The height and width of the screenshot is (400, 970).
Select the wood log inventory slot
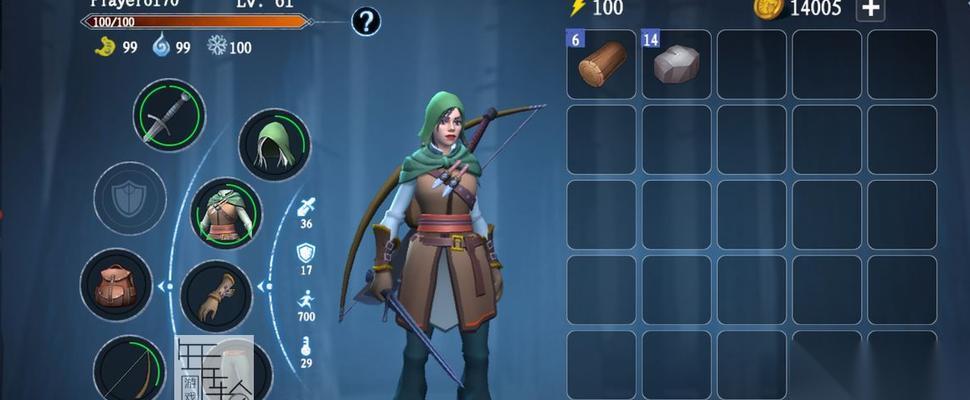(602, 64)
